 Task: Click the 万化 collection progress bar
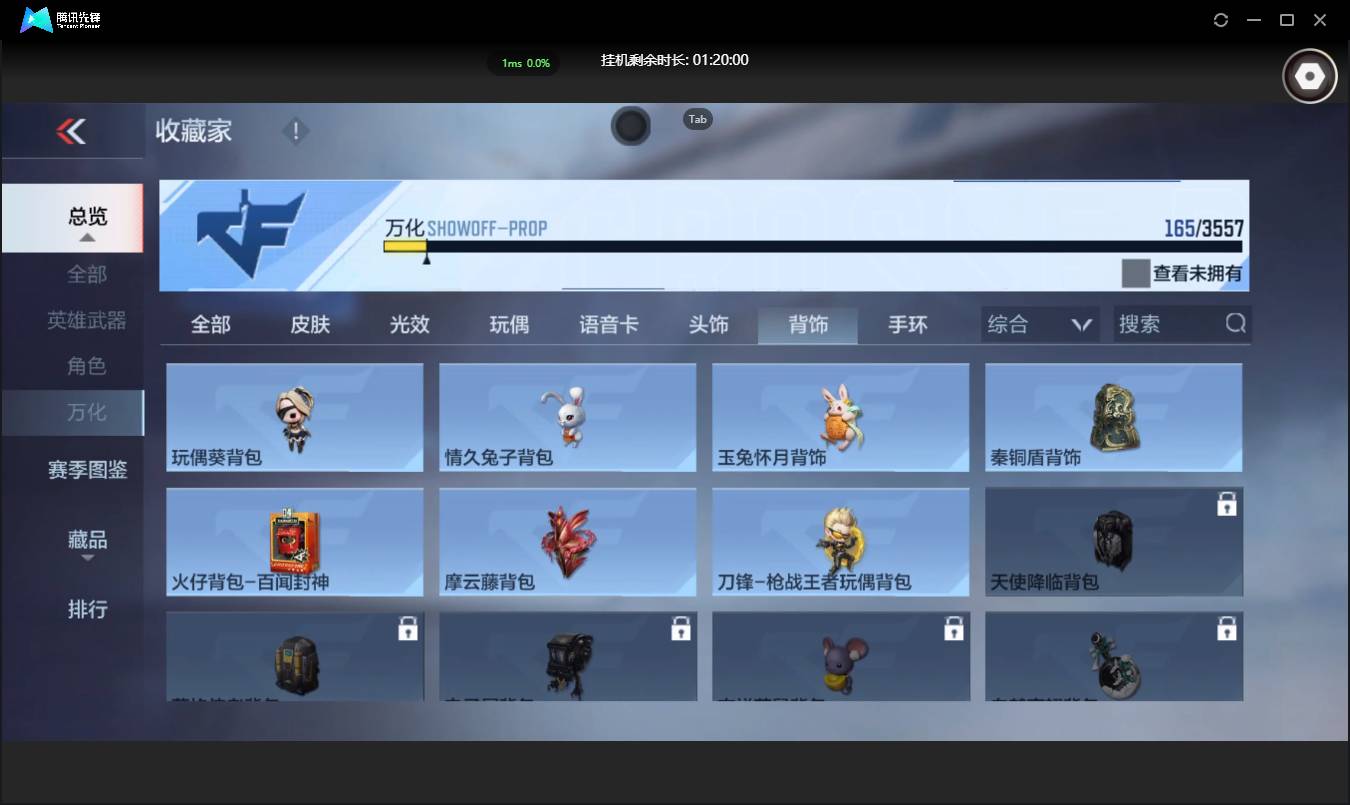(x=810, y=243)
